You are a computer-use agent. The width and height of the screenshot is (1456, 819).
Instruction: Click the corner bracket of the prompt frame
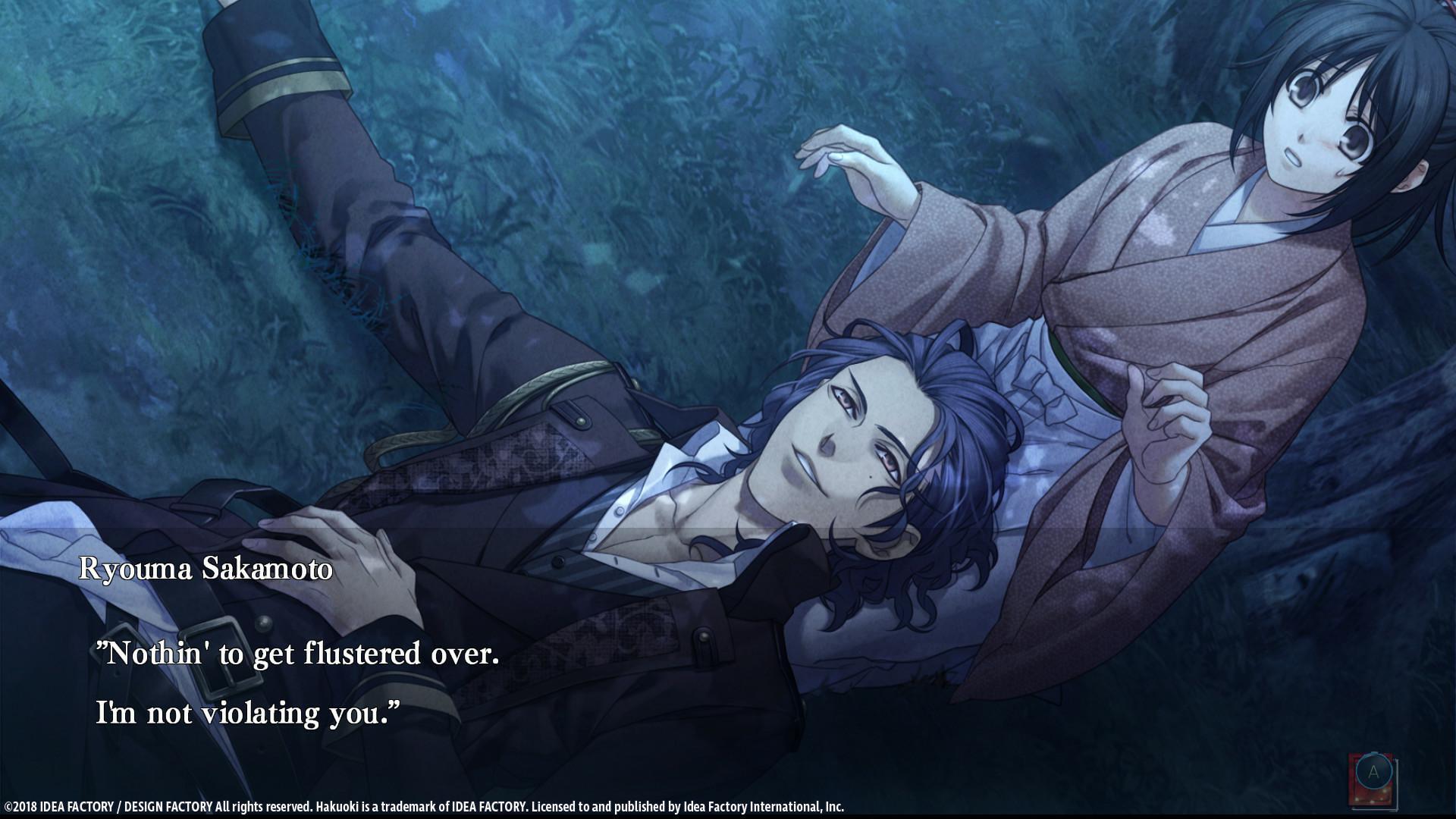1397,809
